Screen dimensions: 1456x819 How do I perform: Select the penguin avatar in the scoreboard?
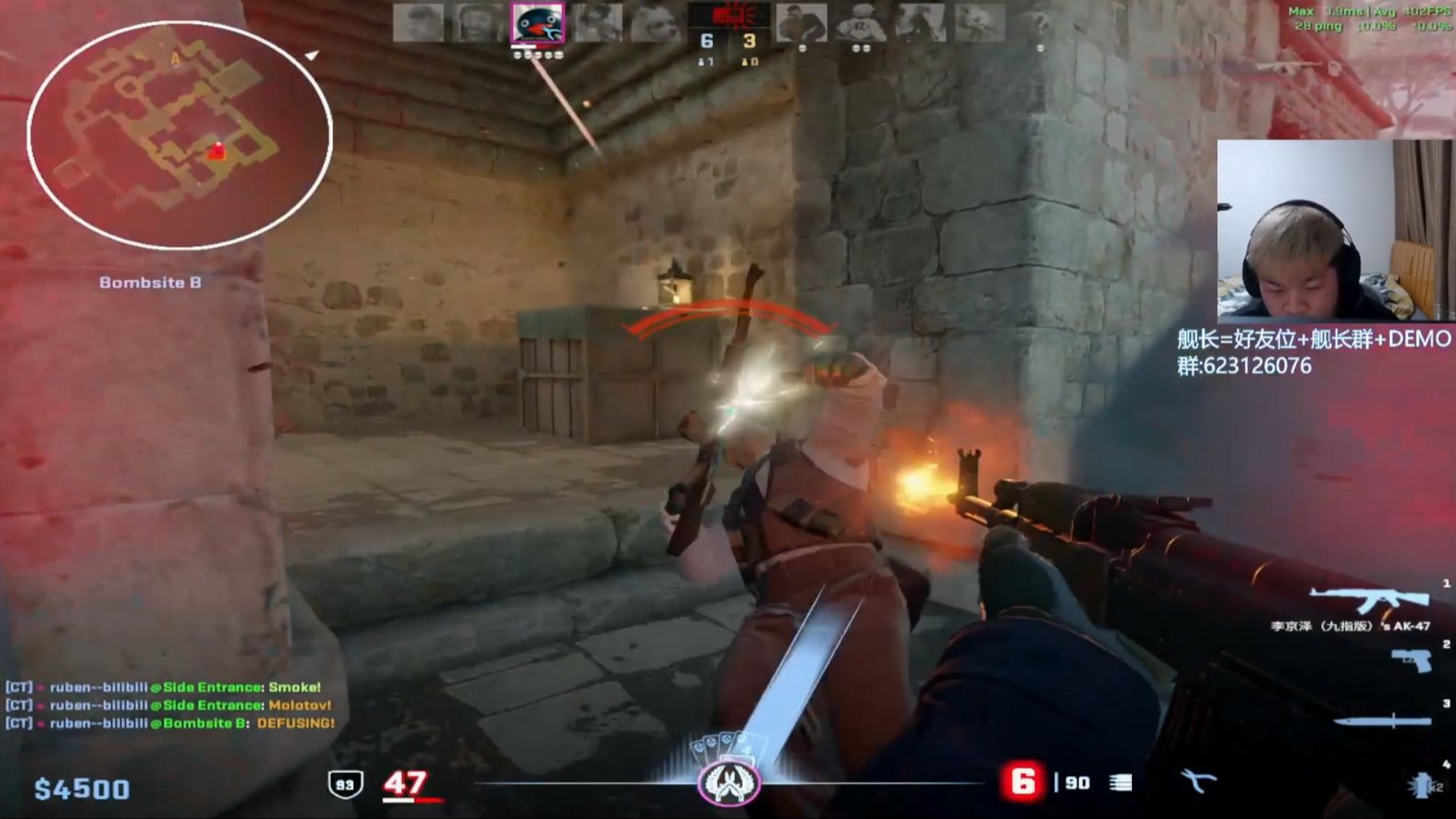pos(538,24)
